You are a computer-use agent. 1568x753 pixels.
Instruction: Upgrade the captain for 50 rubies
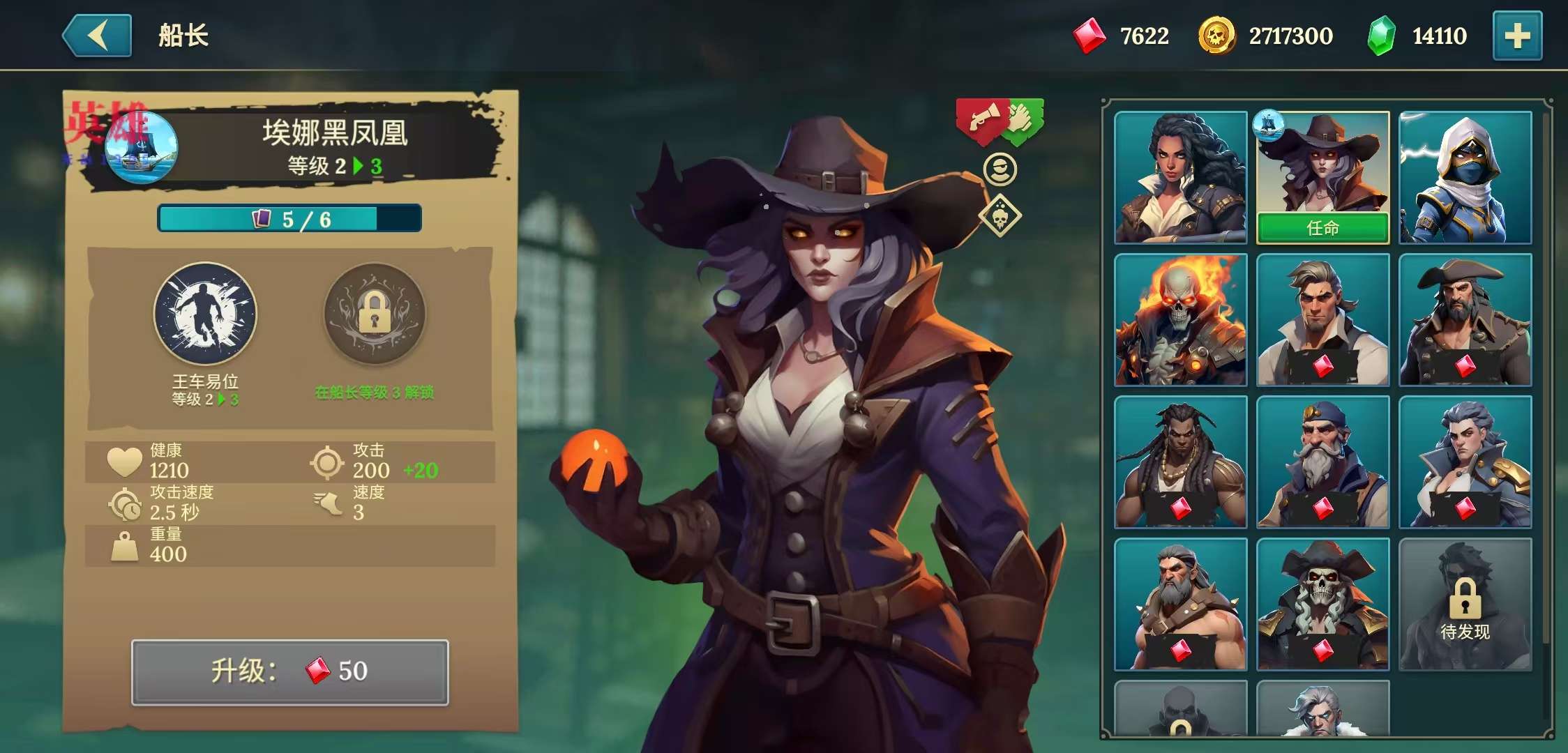[x=290, y=672]
